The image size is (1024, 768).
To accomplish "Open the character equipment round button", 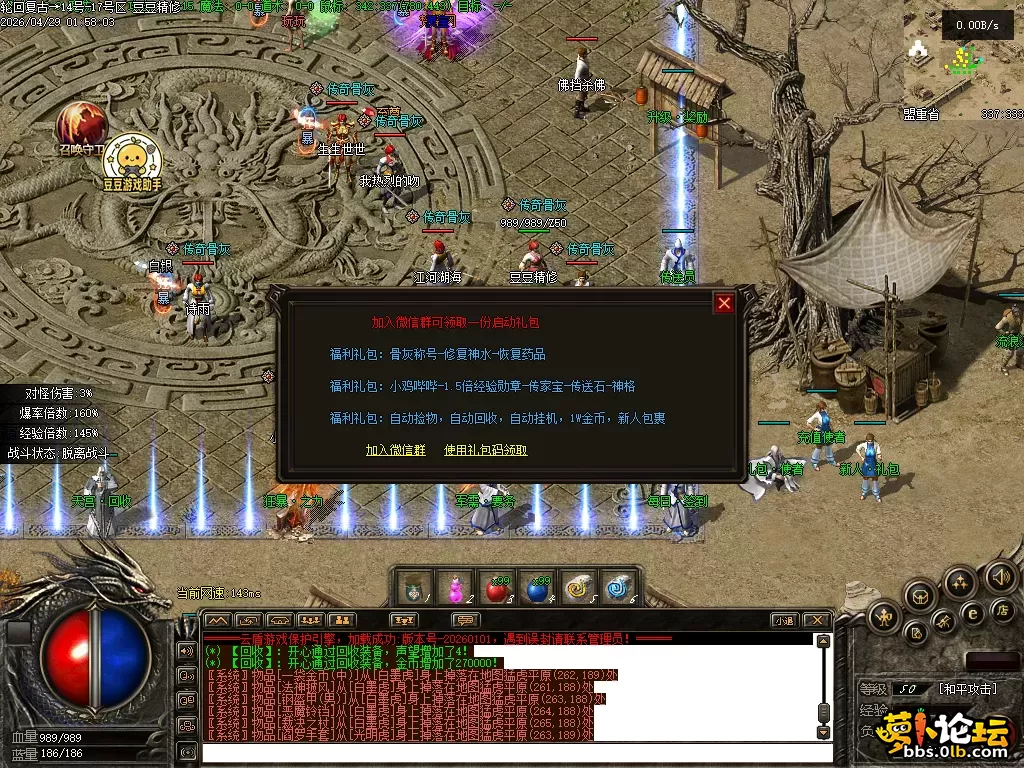I will [884, 615].
